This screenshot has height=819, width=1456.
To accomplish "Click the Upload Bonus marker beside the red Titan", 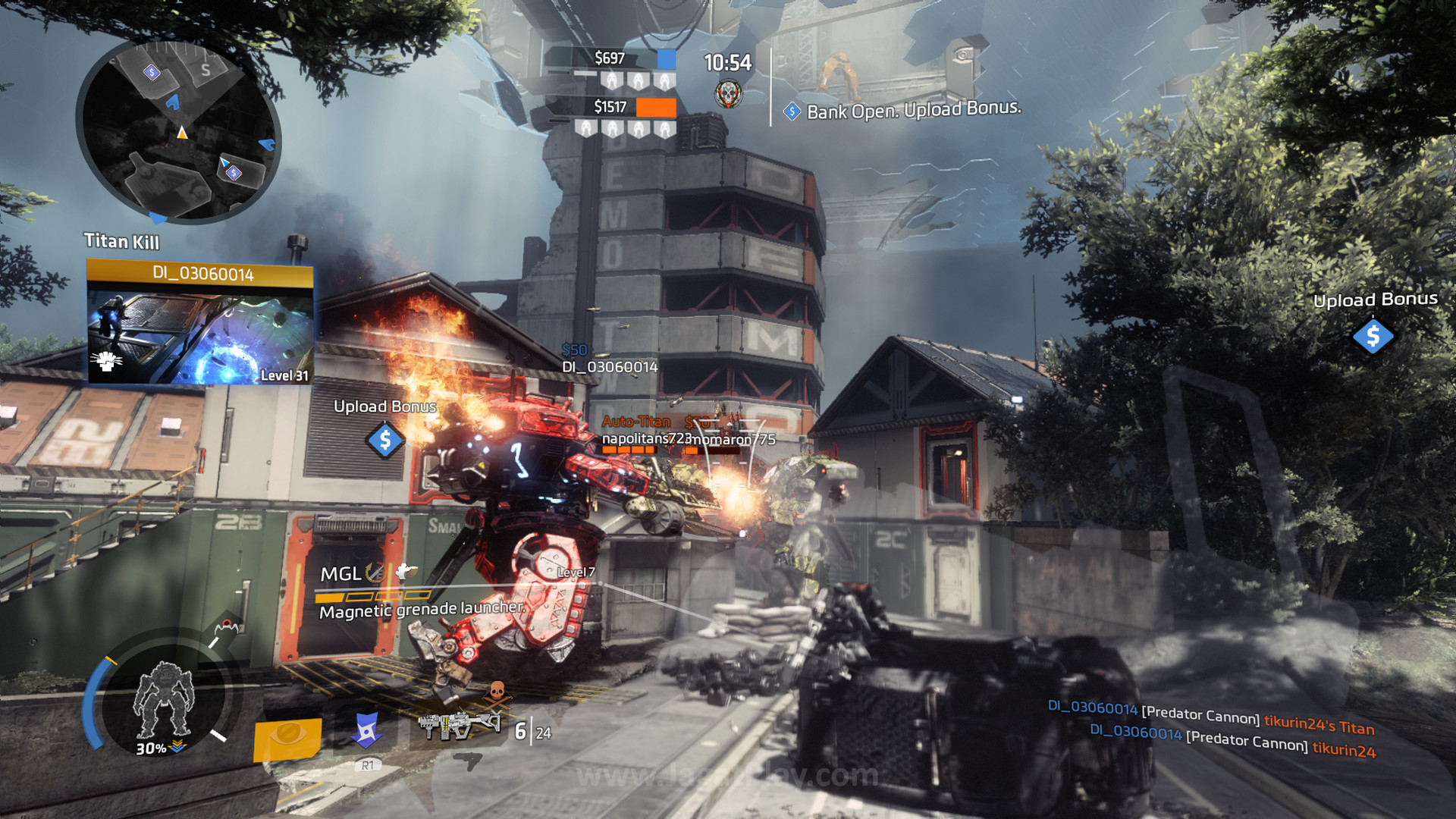I will [385, 440].
